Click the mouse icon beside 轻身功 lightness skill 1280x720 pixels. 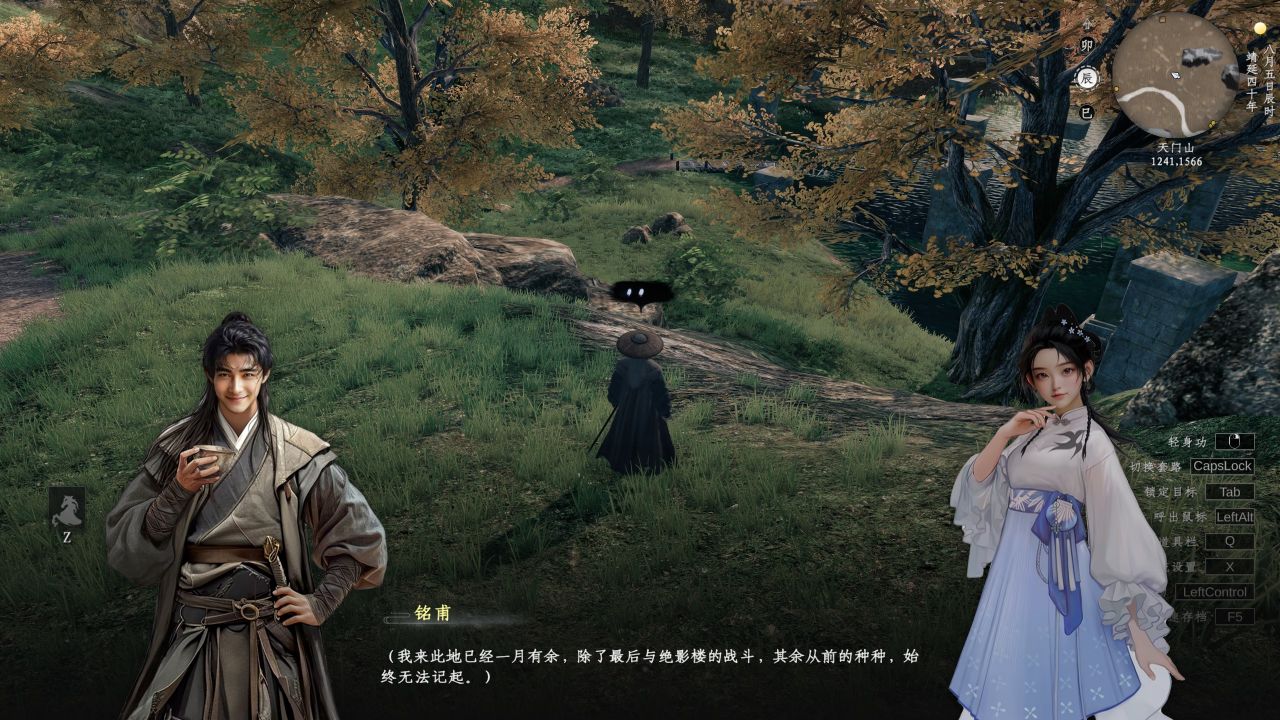[x=1235, y=443]
